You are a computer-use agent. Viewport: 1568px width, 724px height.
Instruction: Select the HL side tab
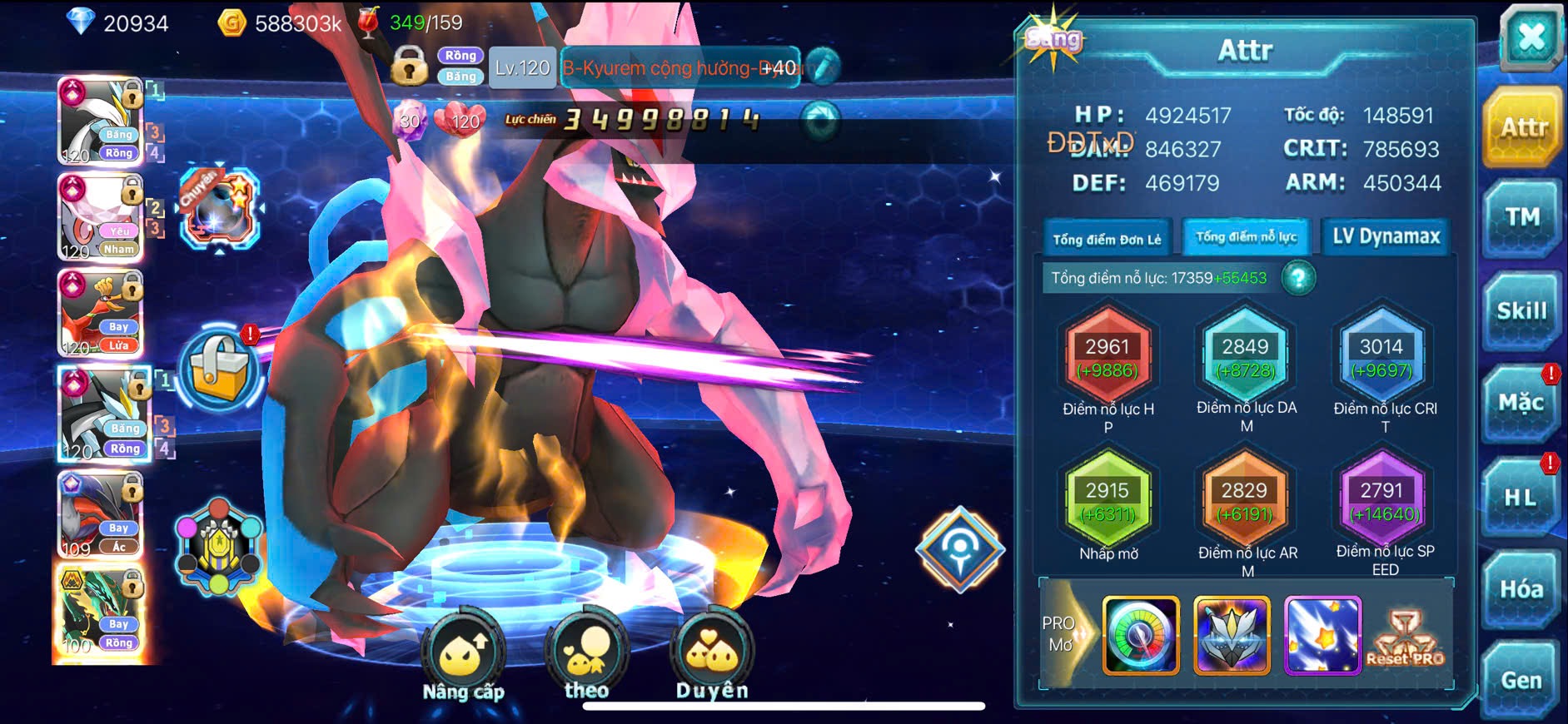point(1521,498)
